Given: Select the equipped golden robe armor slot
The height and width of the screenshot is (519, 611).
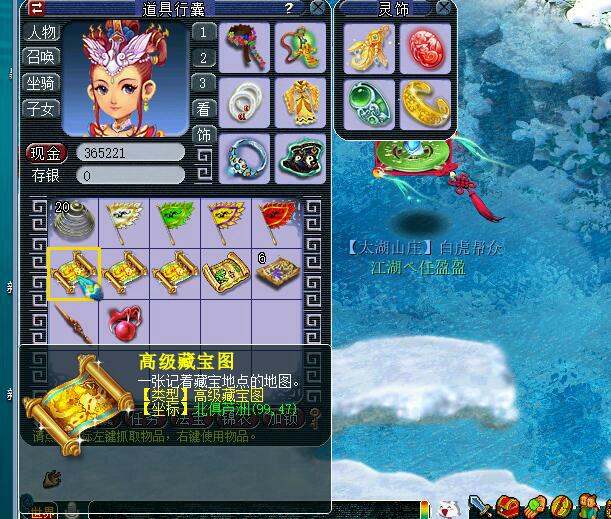Looking at the screenshot, I should coord(297,101).
